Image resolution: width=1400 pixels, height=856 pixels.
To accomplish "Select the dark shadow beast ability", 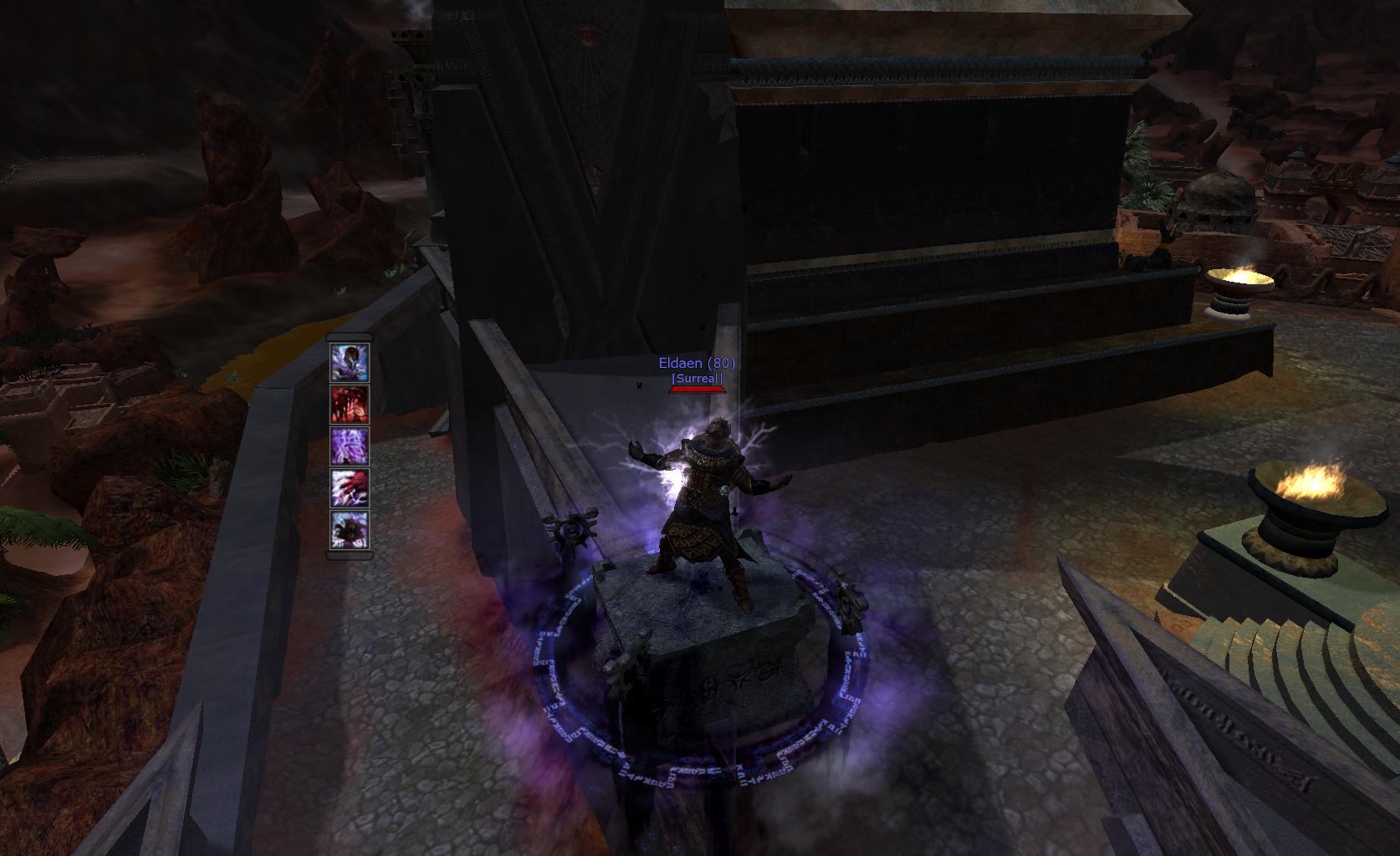I will [350, 530].
